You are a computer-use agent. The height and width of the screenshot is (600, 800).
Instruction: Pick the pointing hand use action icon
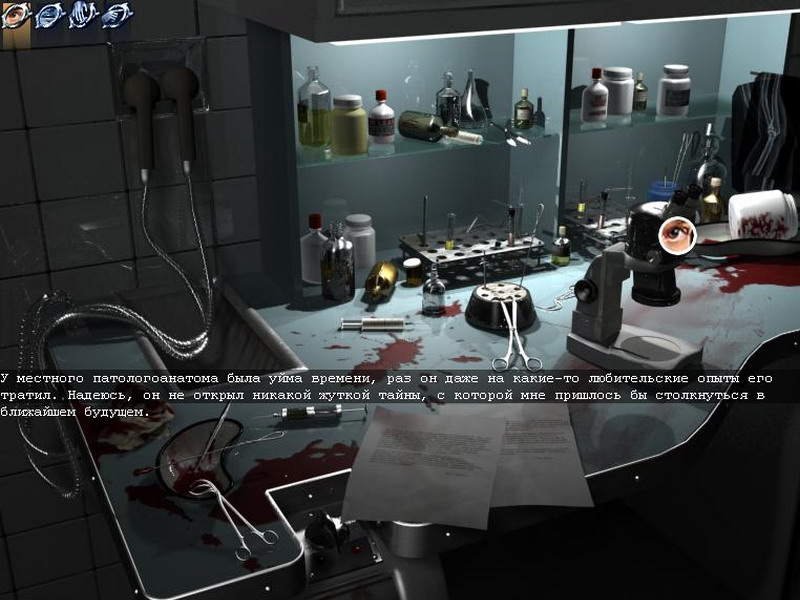pos(116,15)
